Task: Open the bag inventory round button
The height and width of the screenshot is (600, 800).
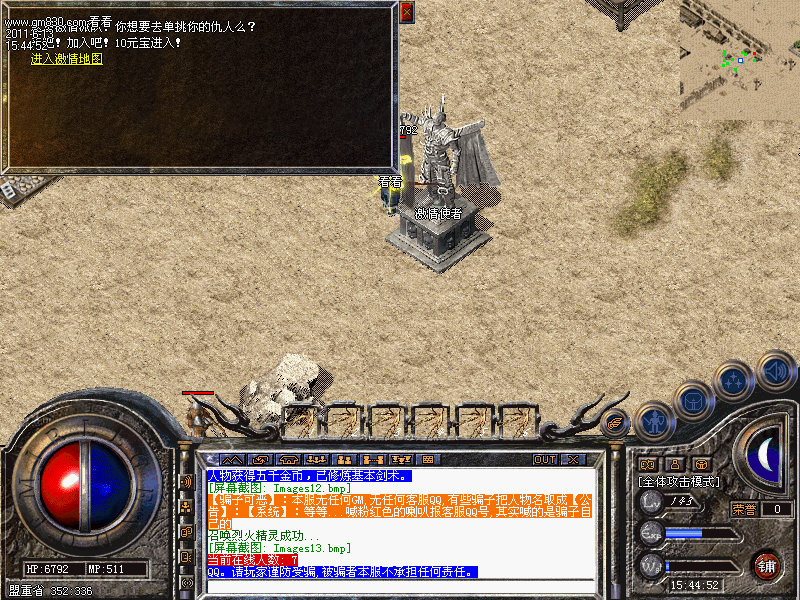Action: click(x=693, y=401)
